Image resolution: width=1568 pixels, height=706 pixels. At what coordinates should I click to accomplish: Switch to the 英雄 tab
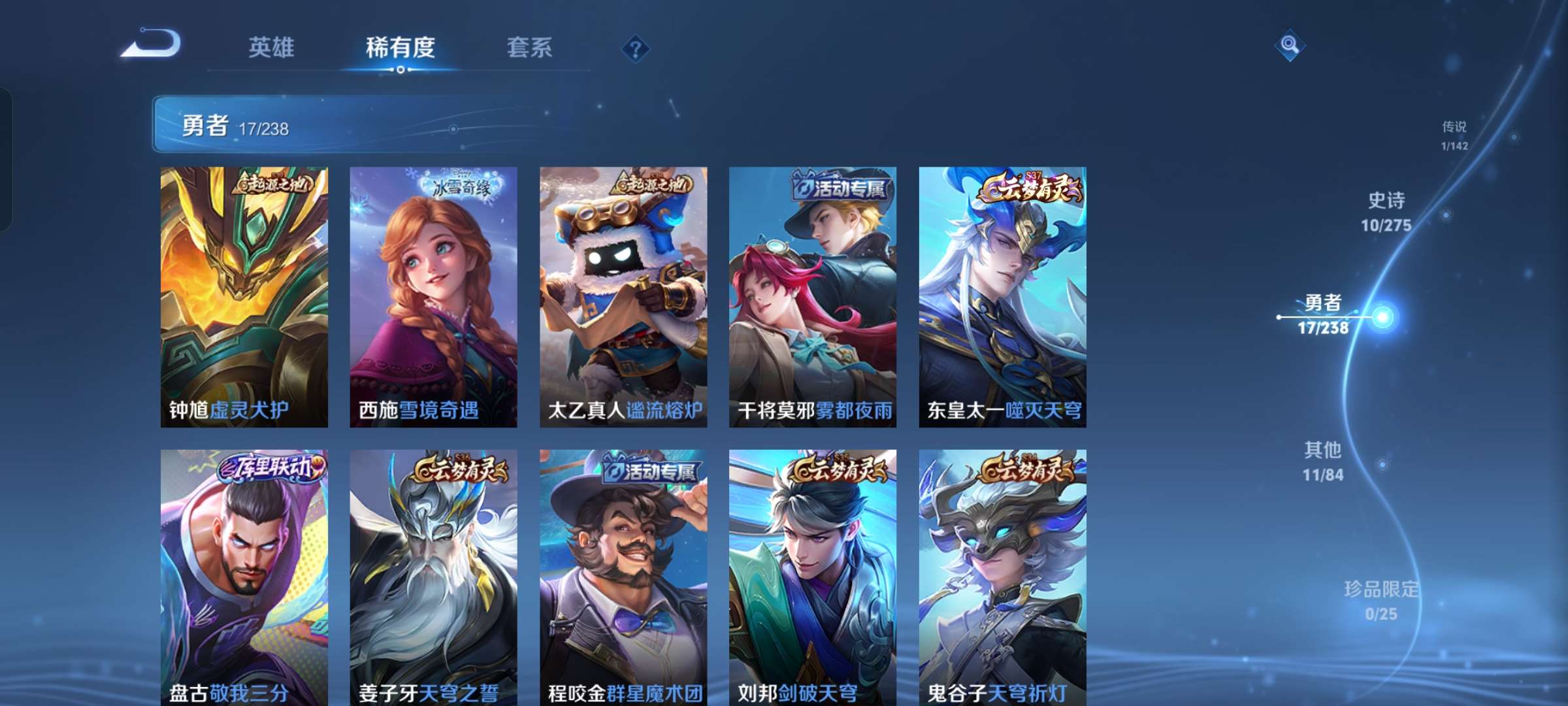[273, 46]
